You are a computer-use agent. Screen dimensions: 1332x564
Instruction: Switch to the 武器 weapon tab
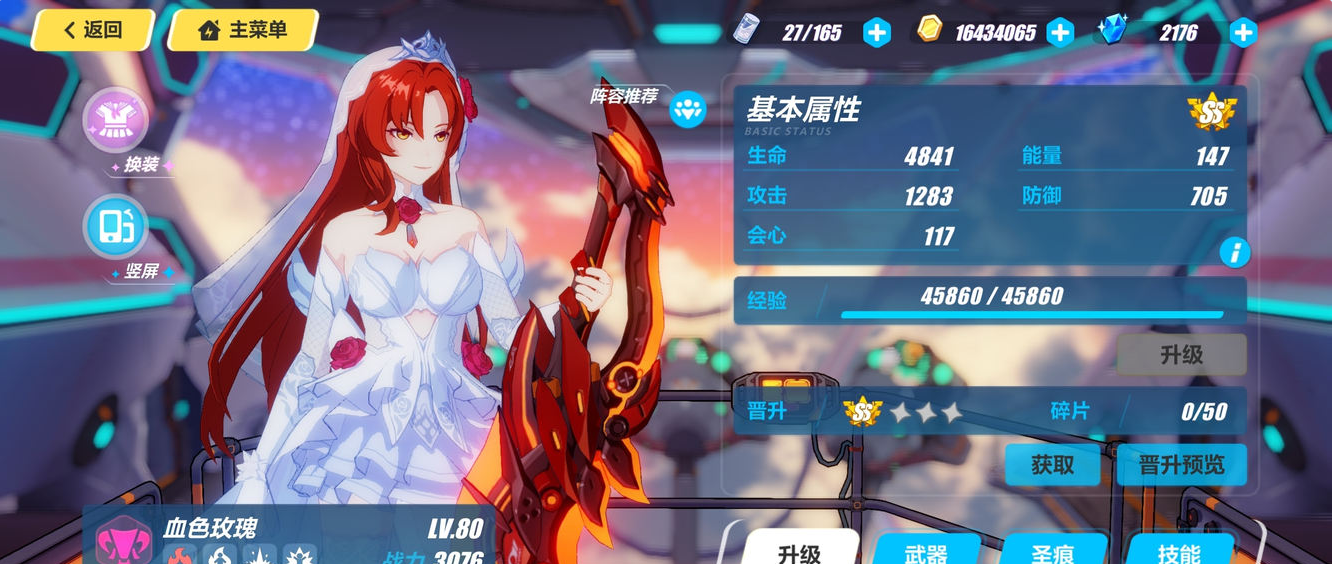tap(926, 550)
